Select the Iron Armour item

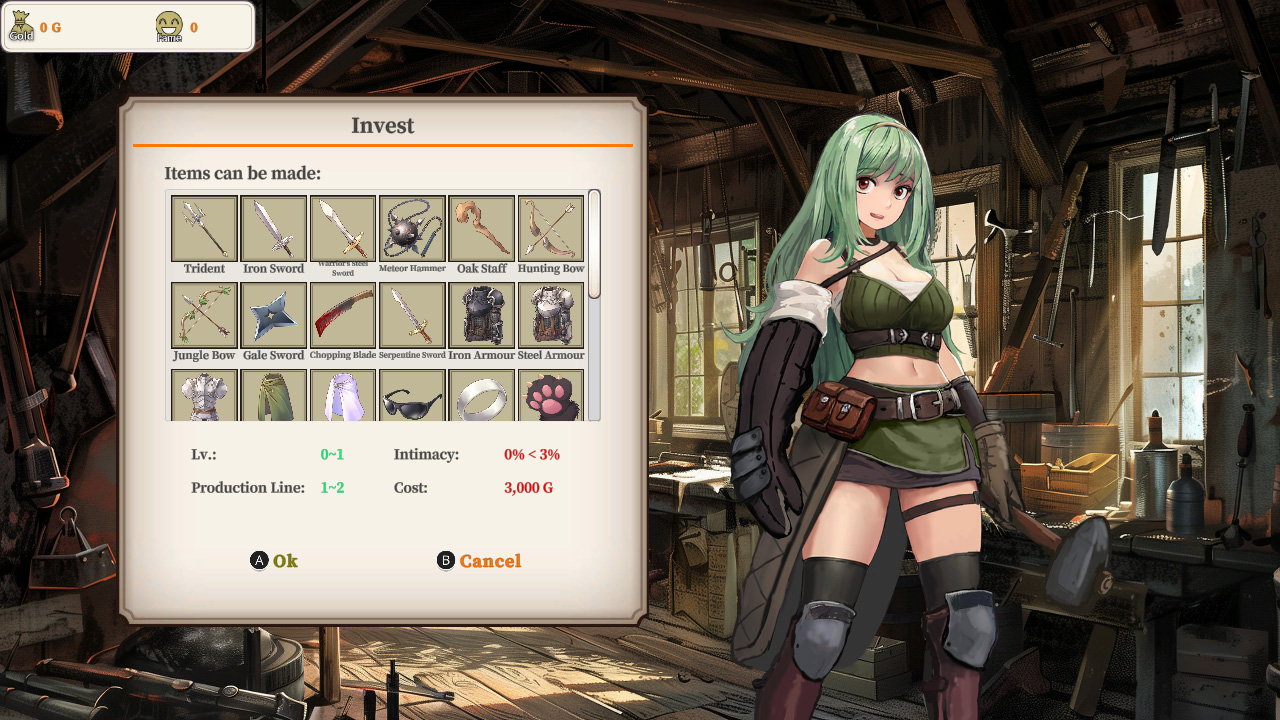pyautogui.click(x=481, y=314)
